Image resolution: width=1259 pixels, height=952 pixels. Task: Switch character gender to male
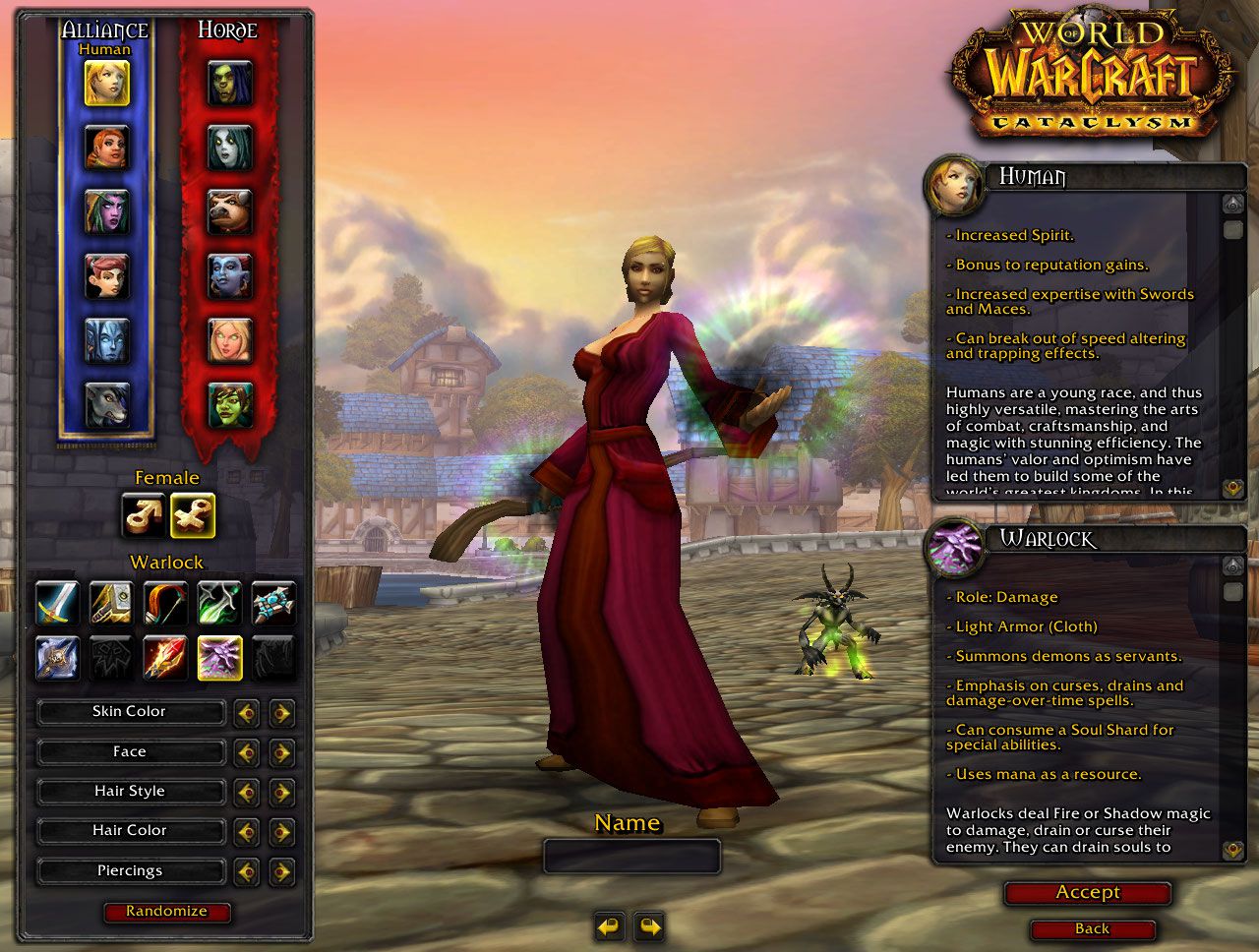point(143,515)
